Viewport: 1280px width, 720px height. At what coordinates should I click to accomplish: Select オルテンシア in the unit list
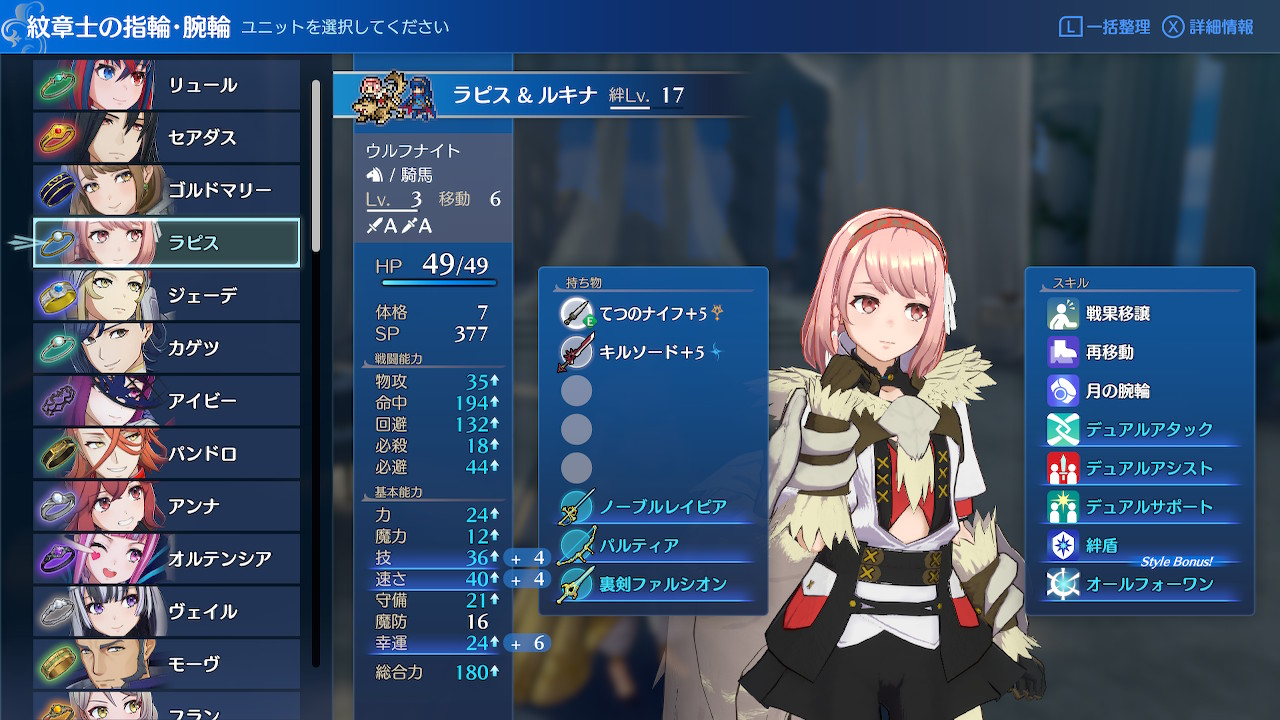167,558
